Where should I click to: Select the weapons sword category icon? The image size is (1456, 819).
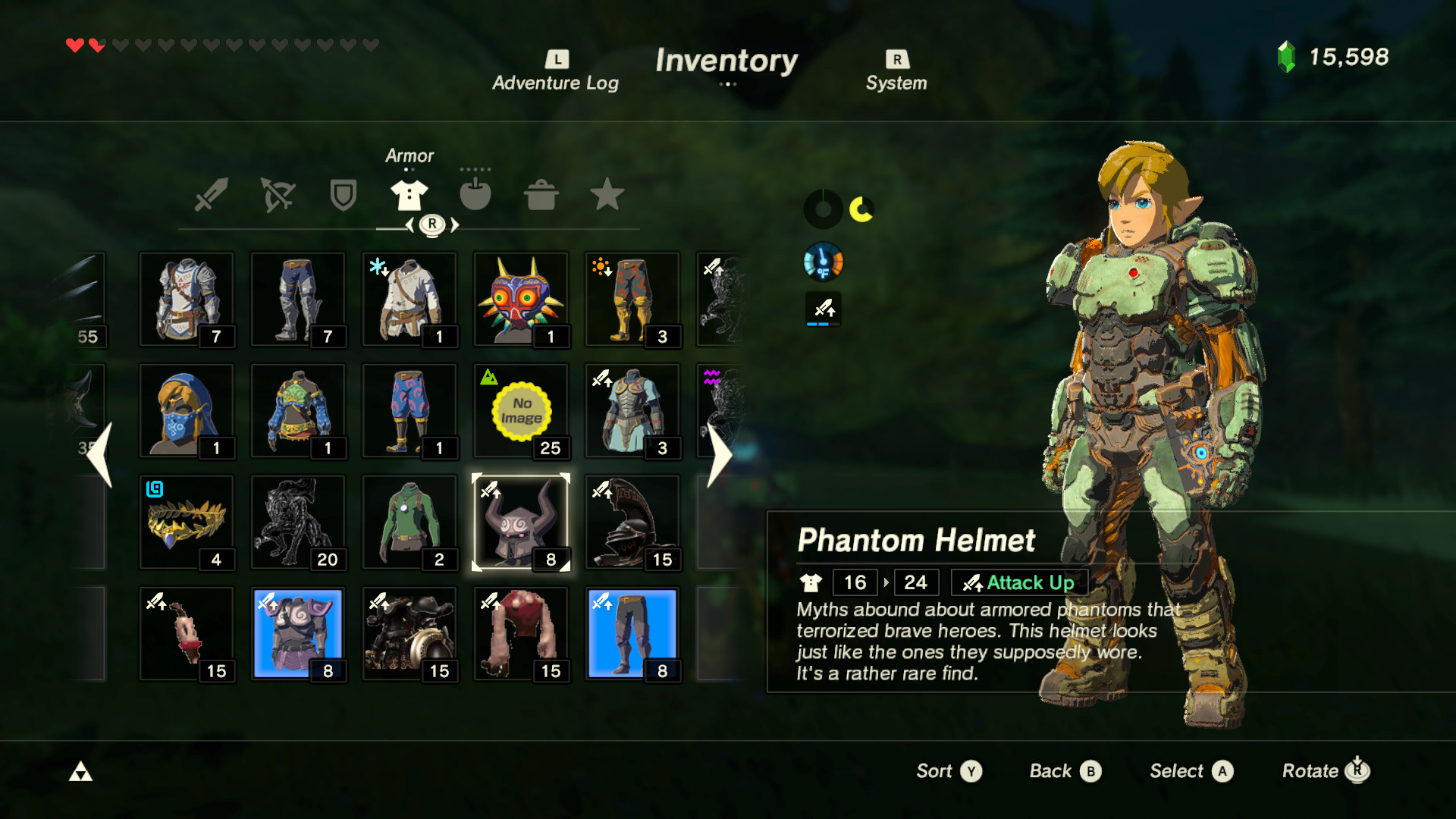[212, 195]
